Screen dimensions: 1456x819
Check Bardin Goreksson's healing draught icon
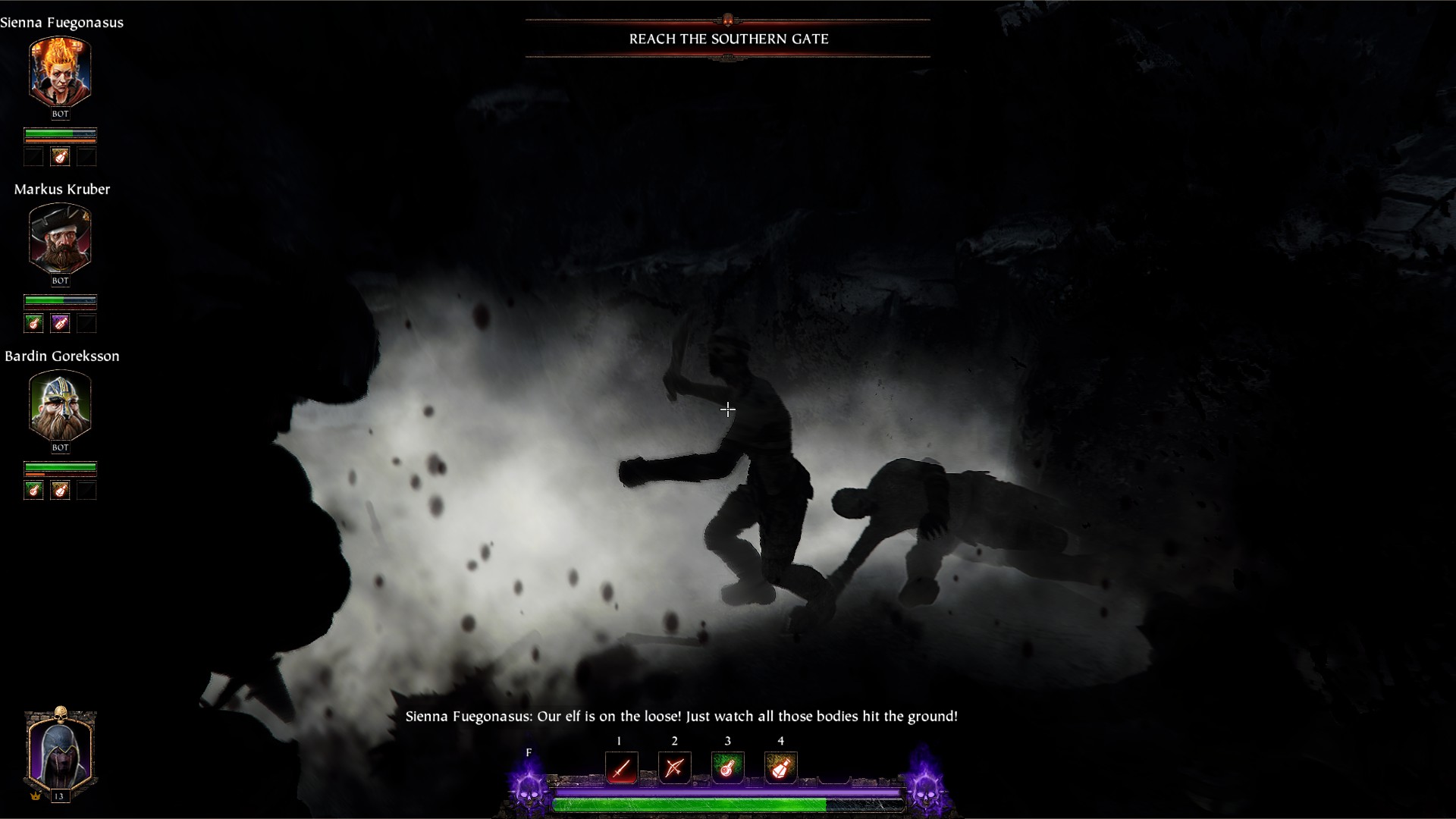pos(33,491)
